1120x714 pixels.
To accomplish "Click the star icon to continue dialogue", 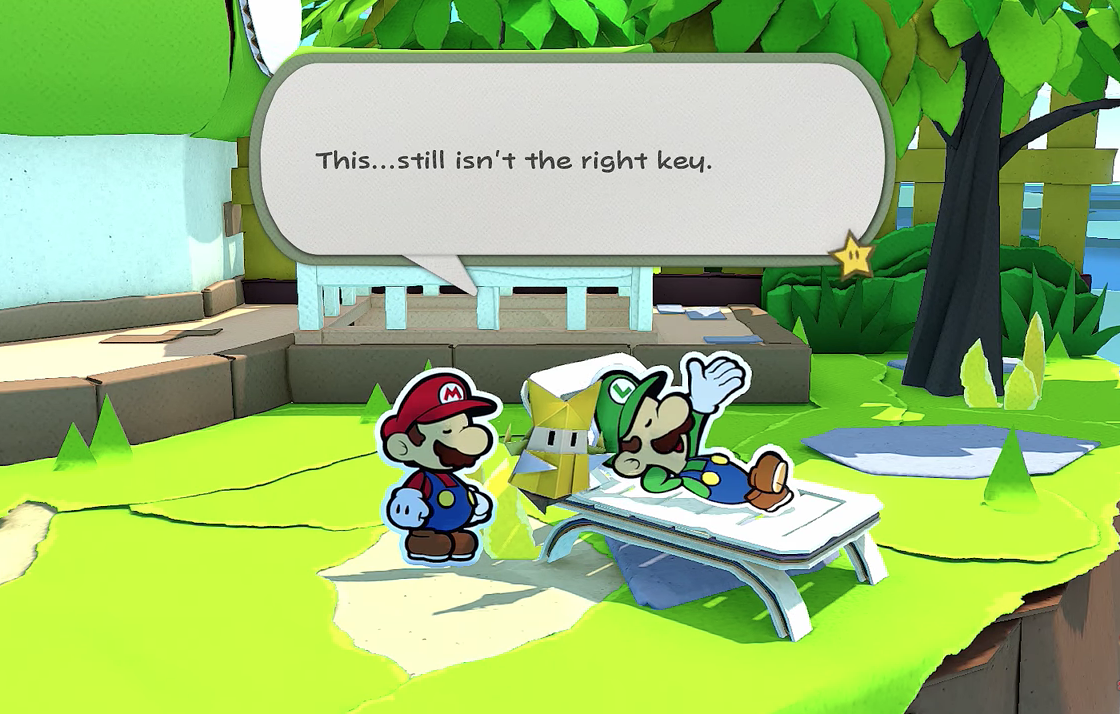I will click(853, 256).
